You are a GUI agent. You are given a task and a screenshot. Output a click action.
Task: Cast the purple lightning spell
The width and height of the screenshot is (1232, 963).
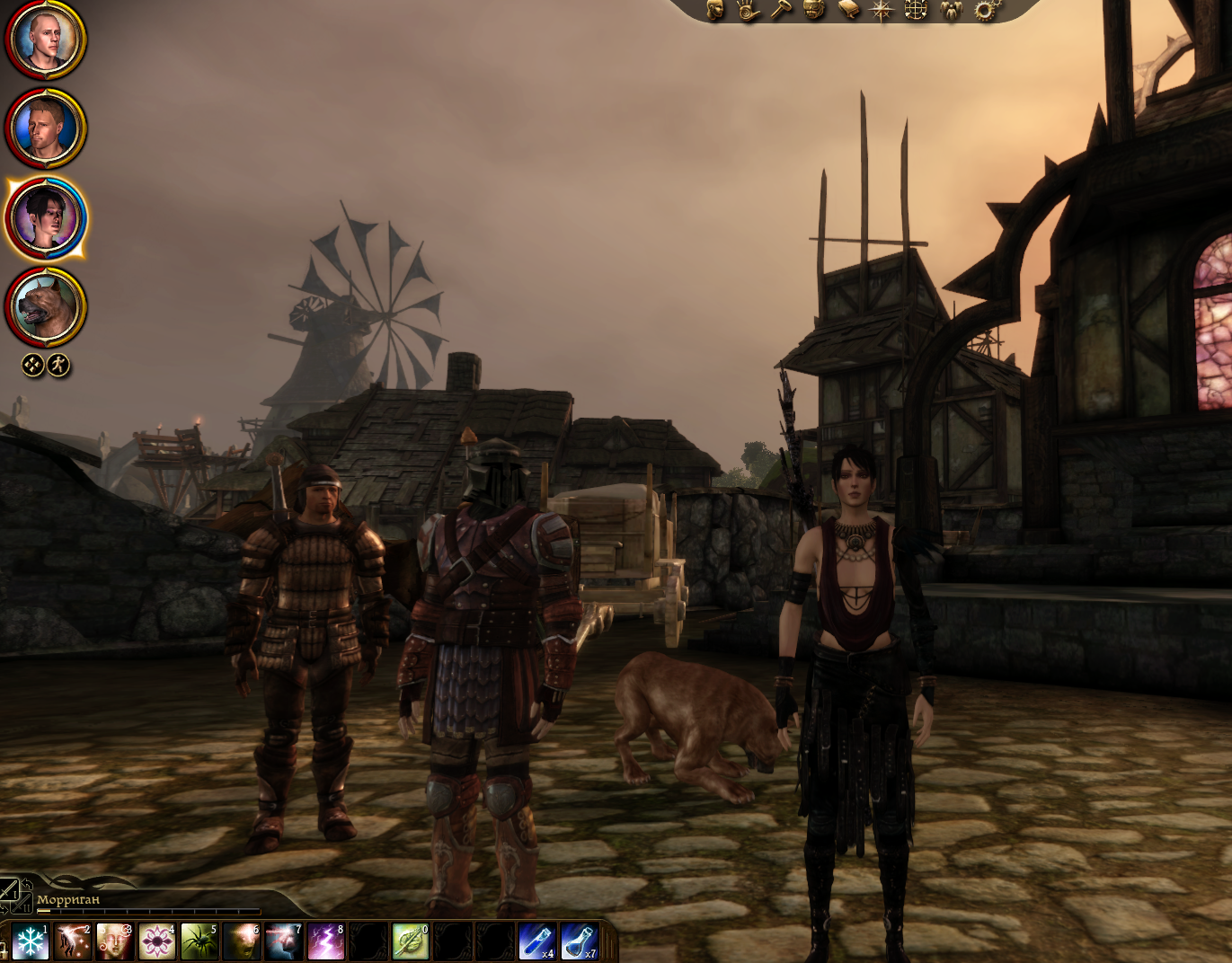click(325, 942)
